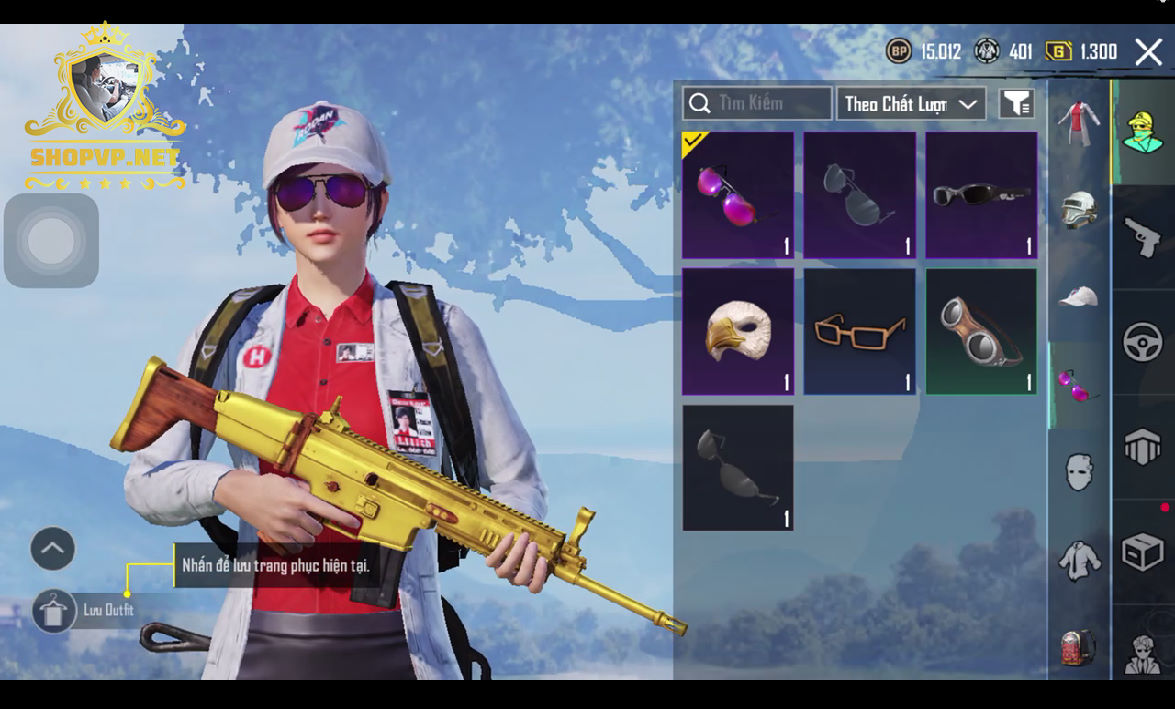1175x709 pixels.
Task: Open the item filter funnel button
Action: click(x=1016, y=103)
